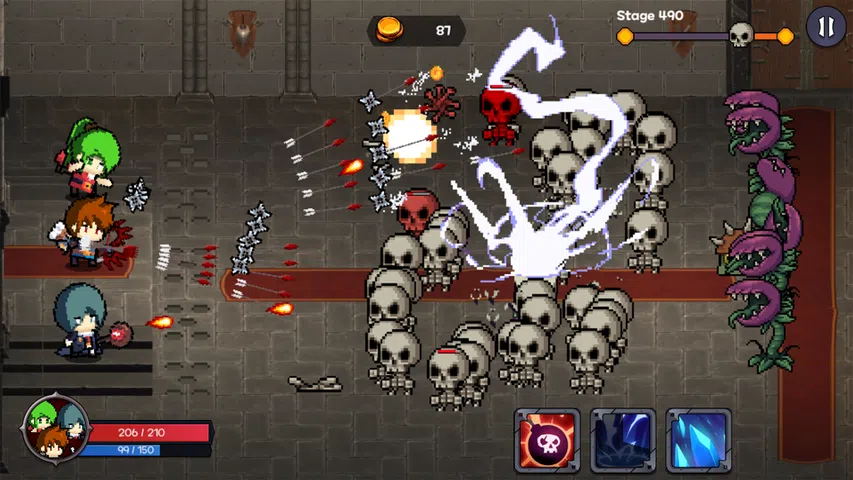
Task: Tap the hero party portrait
Action: coord(53,427)
